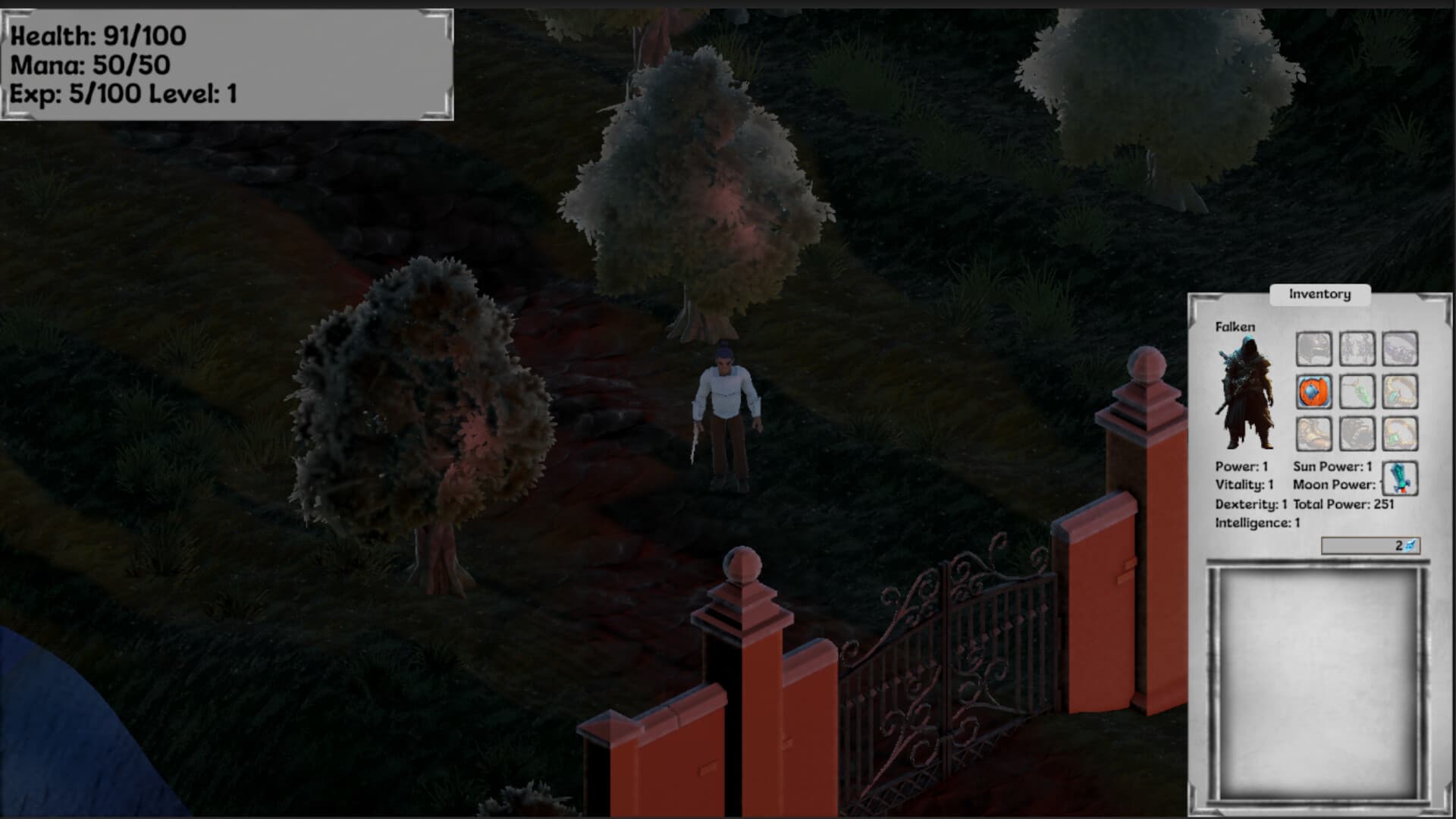Select the golden ring with cyan gem
Viewport: 1456px width, 819px height.
(1400, 392)
